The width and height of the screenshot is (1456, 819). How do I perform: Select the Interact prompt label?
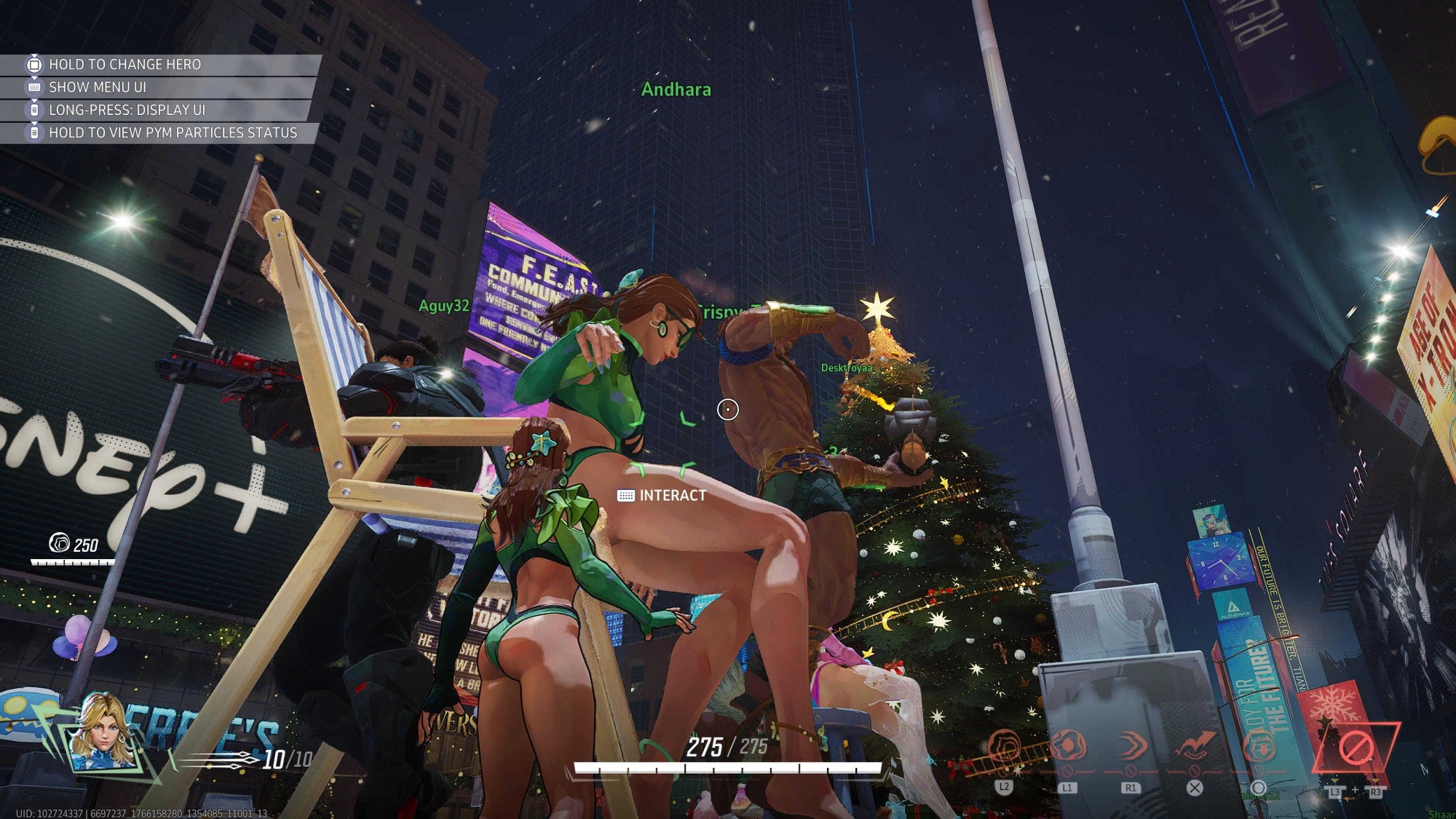coord(672,496)
